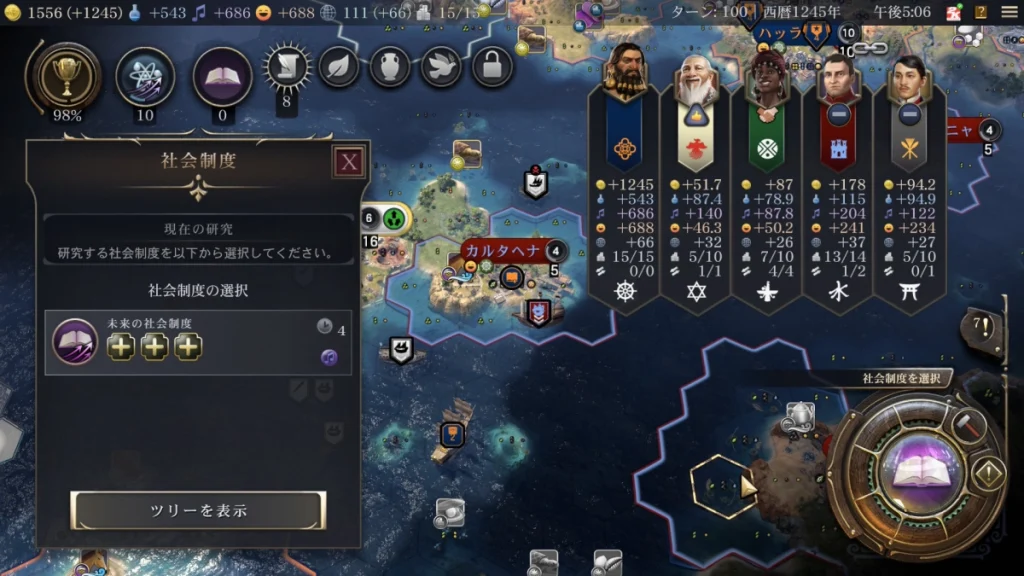Click the dove religion icon
Screen dimensions: 1024x576
[x=441, y=67]
